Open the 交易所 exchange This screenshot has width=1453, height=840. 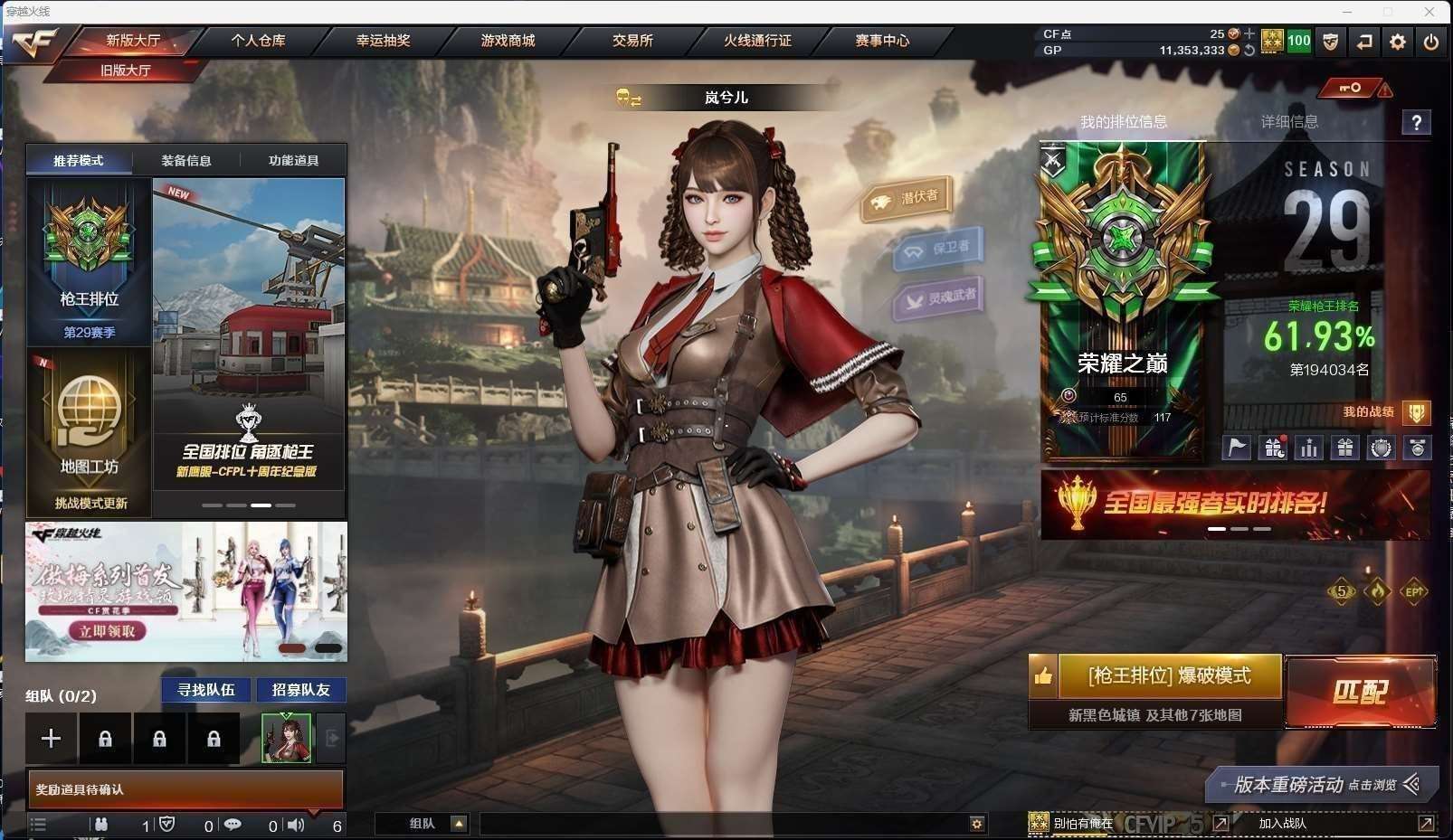(x=632, y=41)
